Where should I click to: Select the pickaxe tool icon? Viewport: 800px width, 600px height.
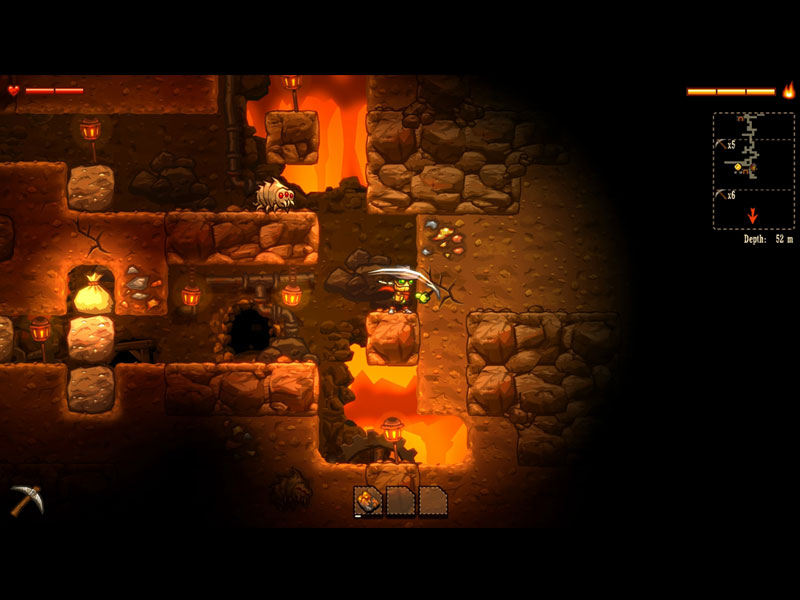[x=26, y=499]
